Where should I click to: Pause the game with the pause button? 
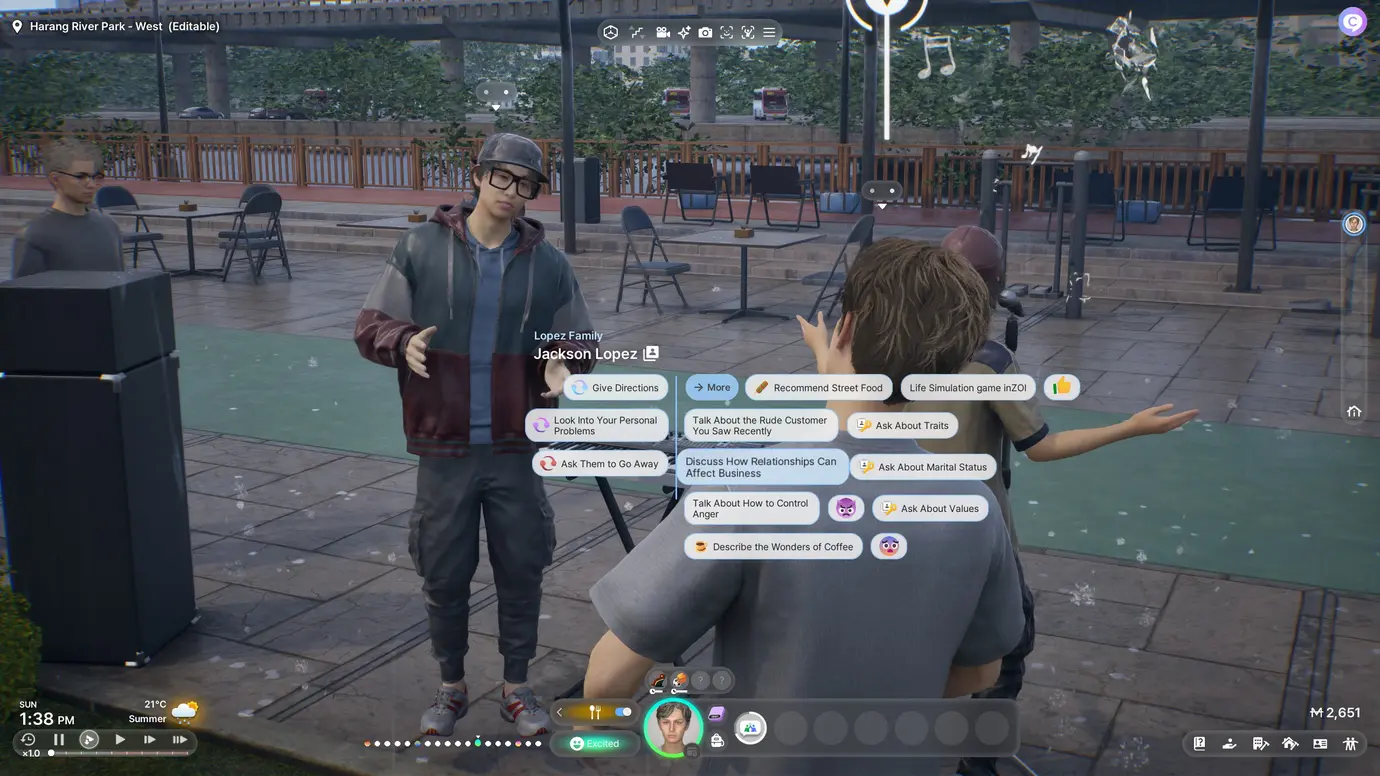pyautogui.click(x=59, y=740)
